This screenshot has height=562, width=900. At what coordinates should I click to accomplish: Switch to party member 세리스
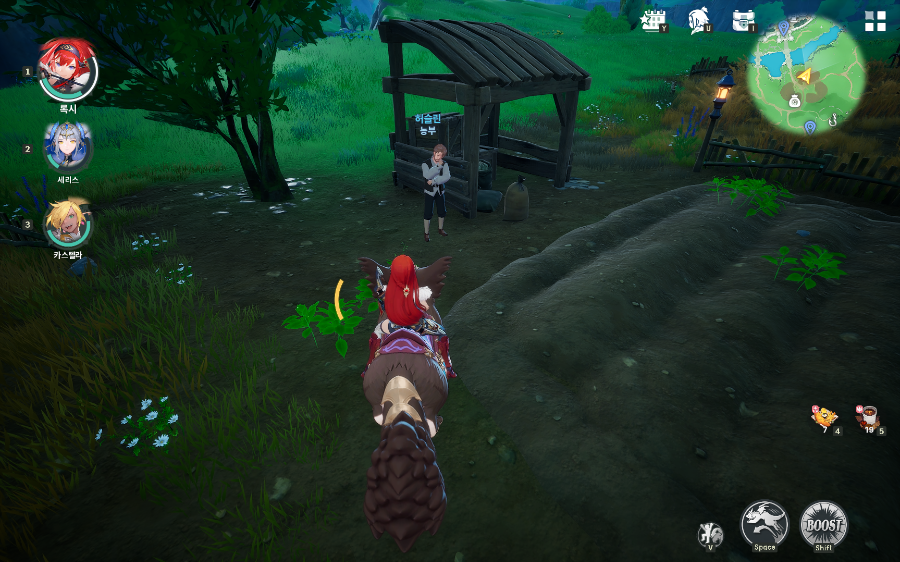point(67,147)
